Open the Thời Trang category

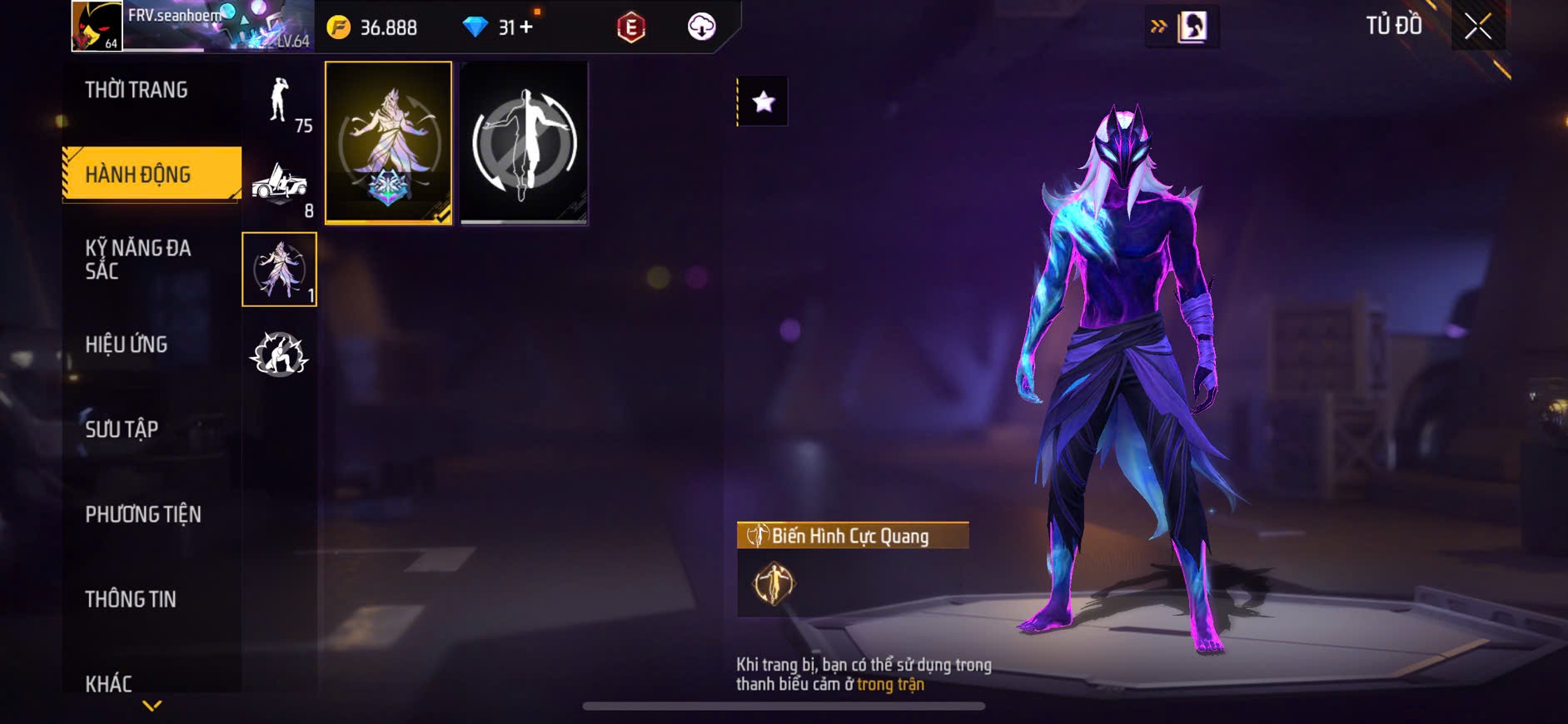[137, 90]
